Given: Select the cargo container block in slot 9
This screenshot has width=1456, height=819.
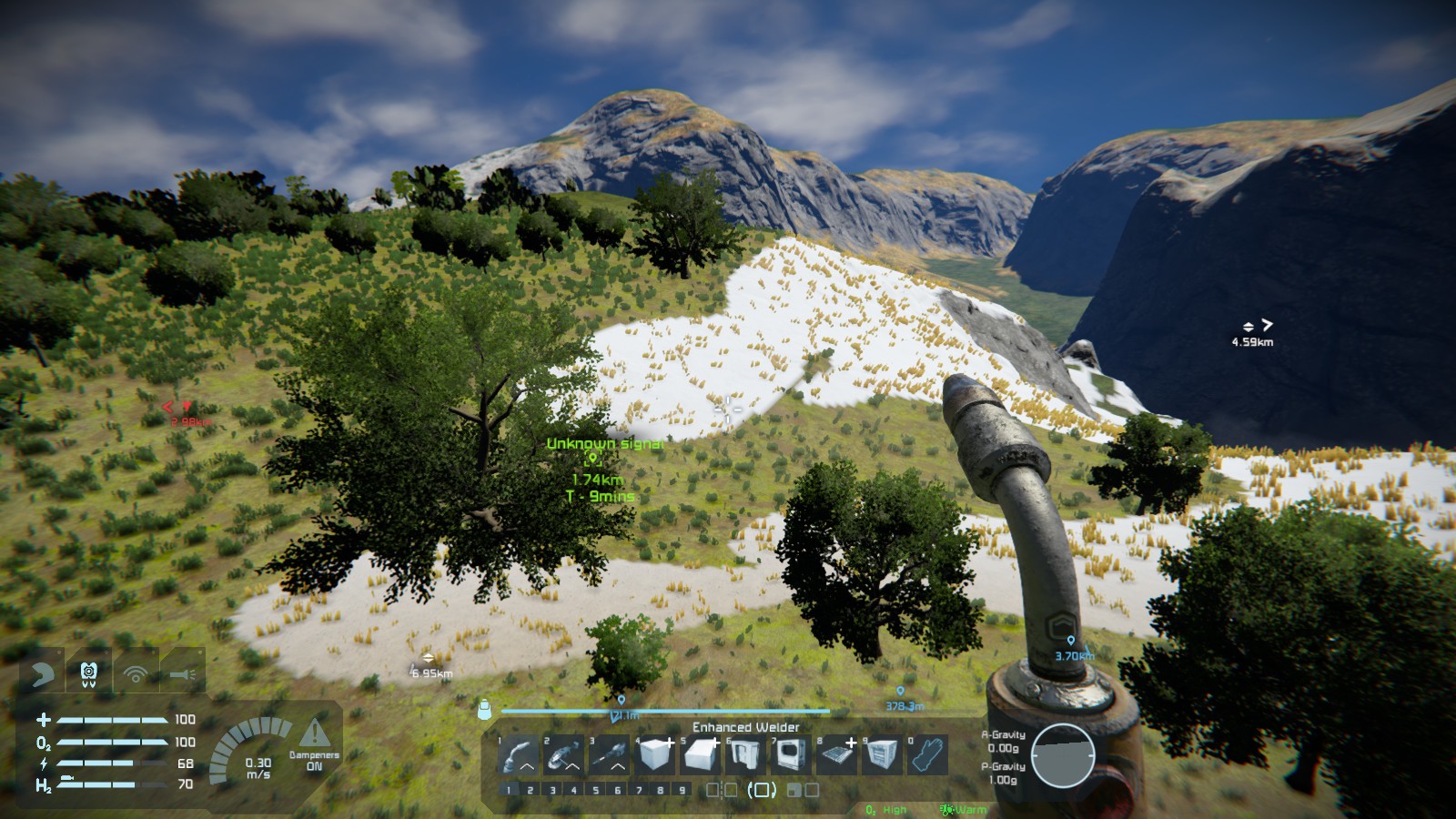Looking at the screenshot, I should pyautogui.click(x=883, y=755).
